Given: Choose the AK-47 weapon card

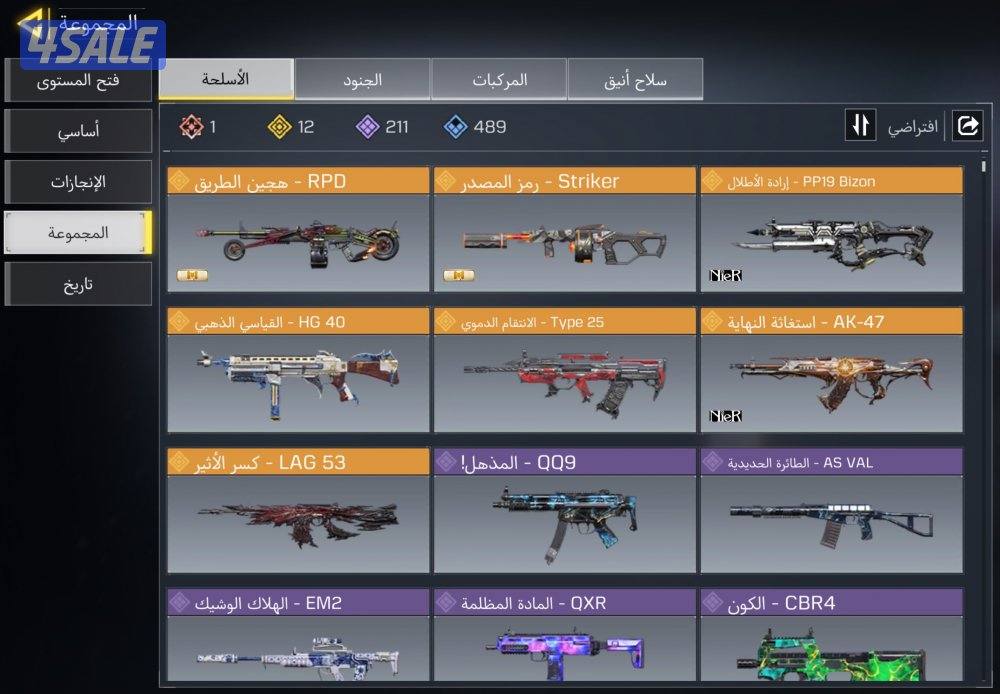Looking at the screenshot, I should (831, 371).
